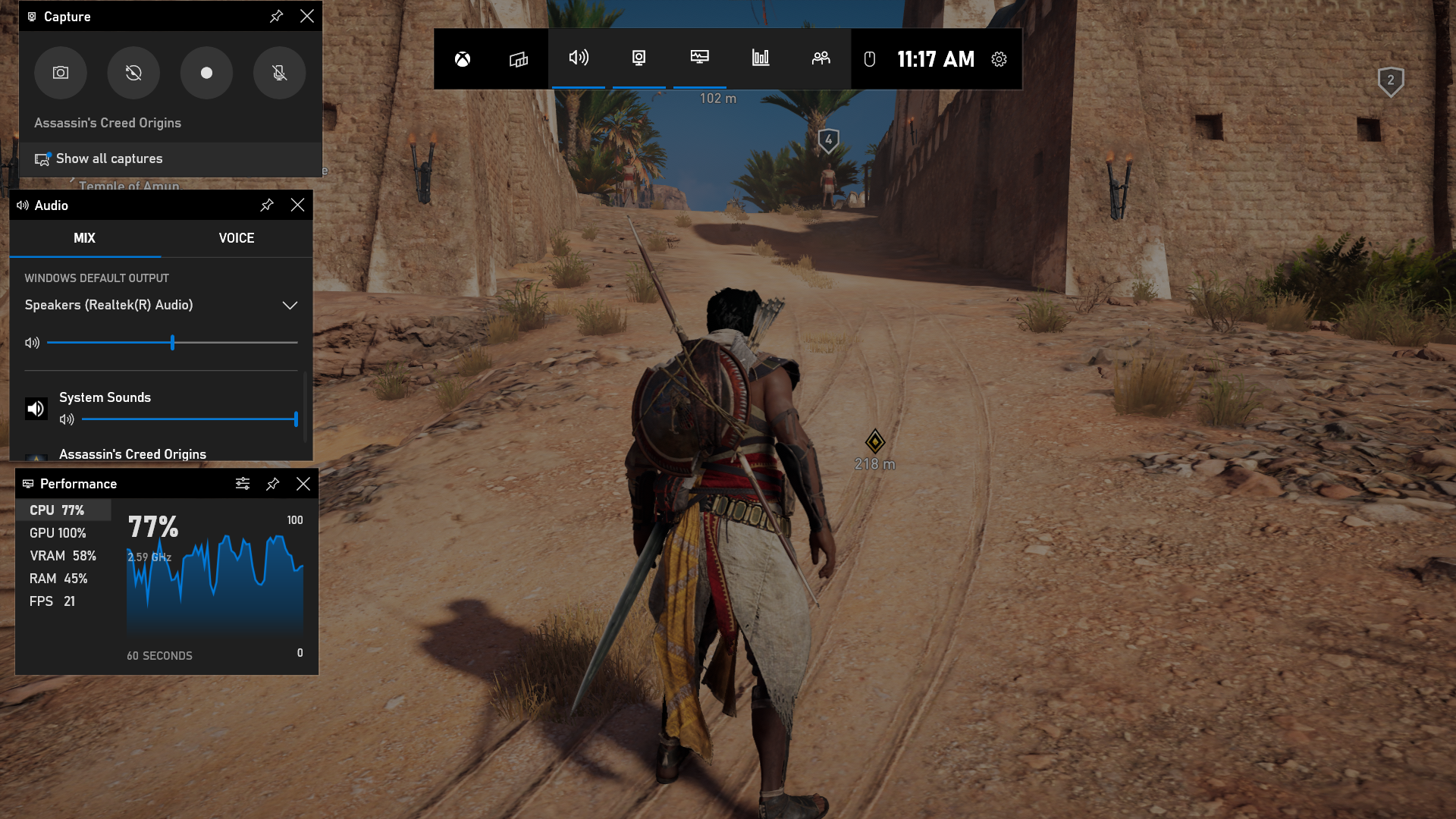Screen dimensions: 1456x819
Task: Open the Performance widget options
Action: pyautogui.click(x=243, y=484)
